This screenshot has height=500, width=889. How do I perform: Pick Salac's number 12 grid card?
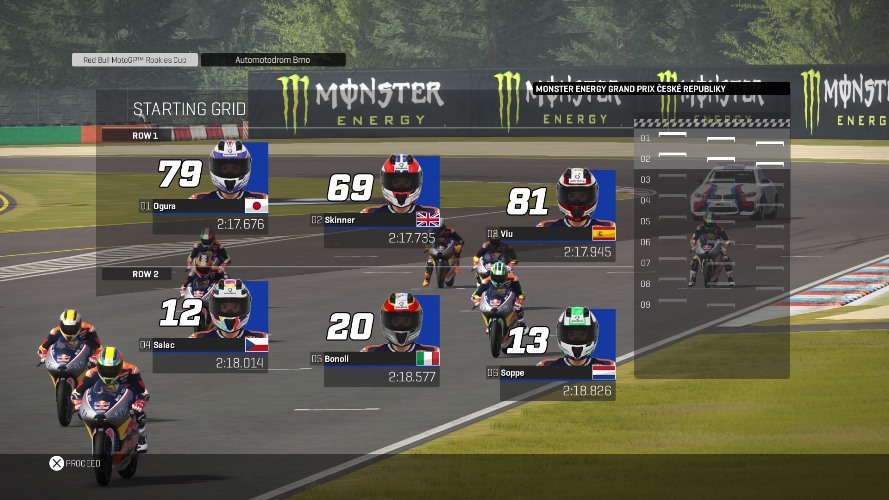210,327
